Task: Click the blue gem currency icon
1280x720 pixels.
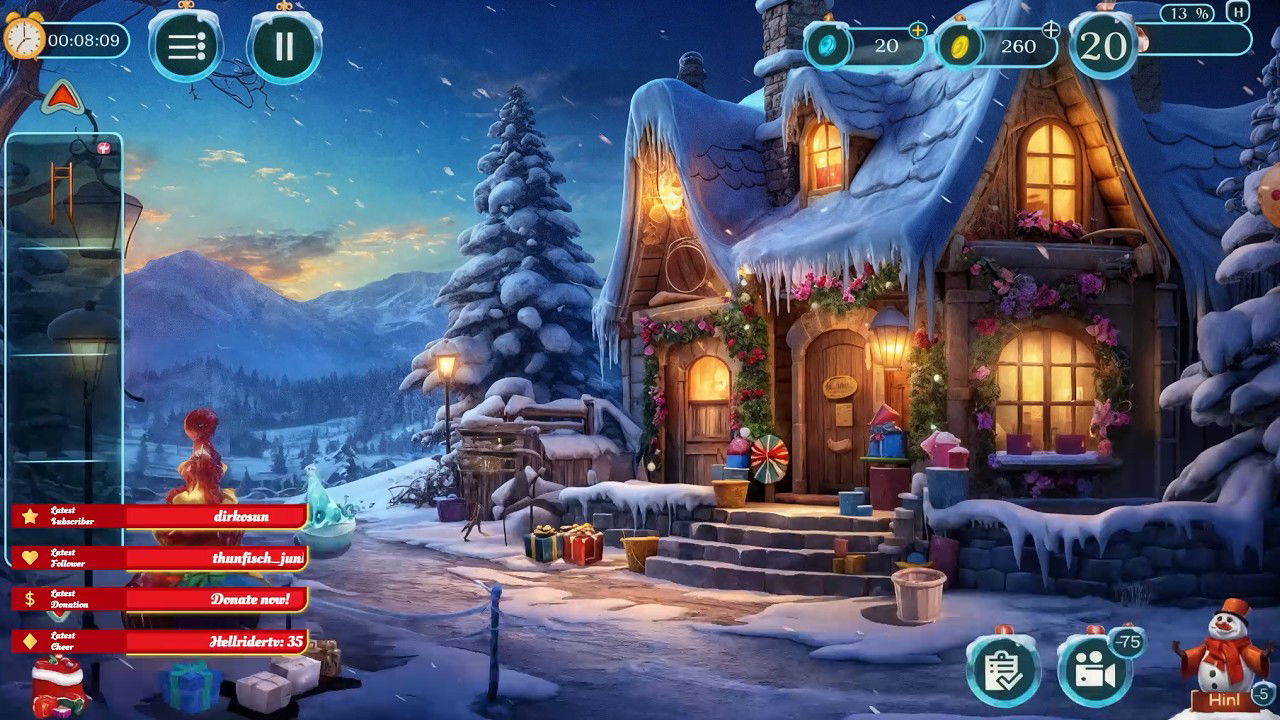Action: pos(828,44)
